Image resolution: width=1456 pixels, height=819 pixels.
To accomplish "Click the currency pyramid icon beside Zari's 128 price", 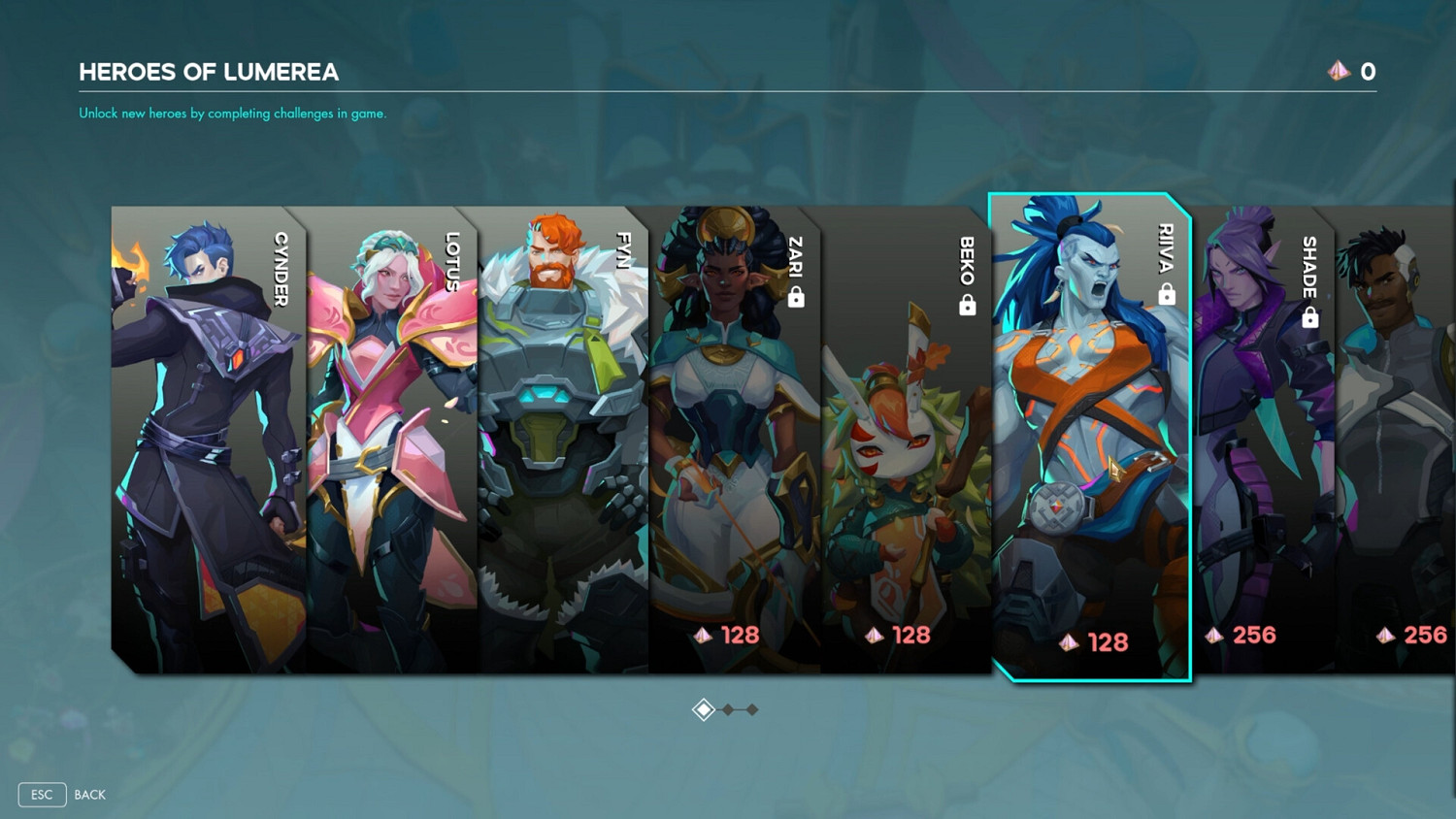I will click(x=705, y=636).
